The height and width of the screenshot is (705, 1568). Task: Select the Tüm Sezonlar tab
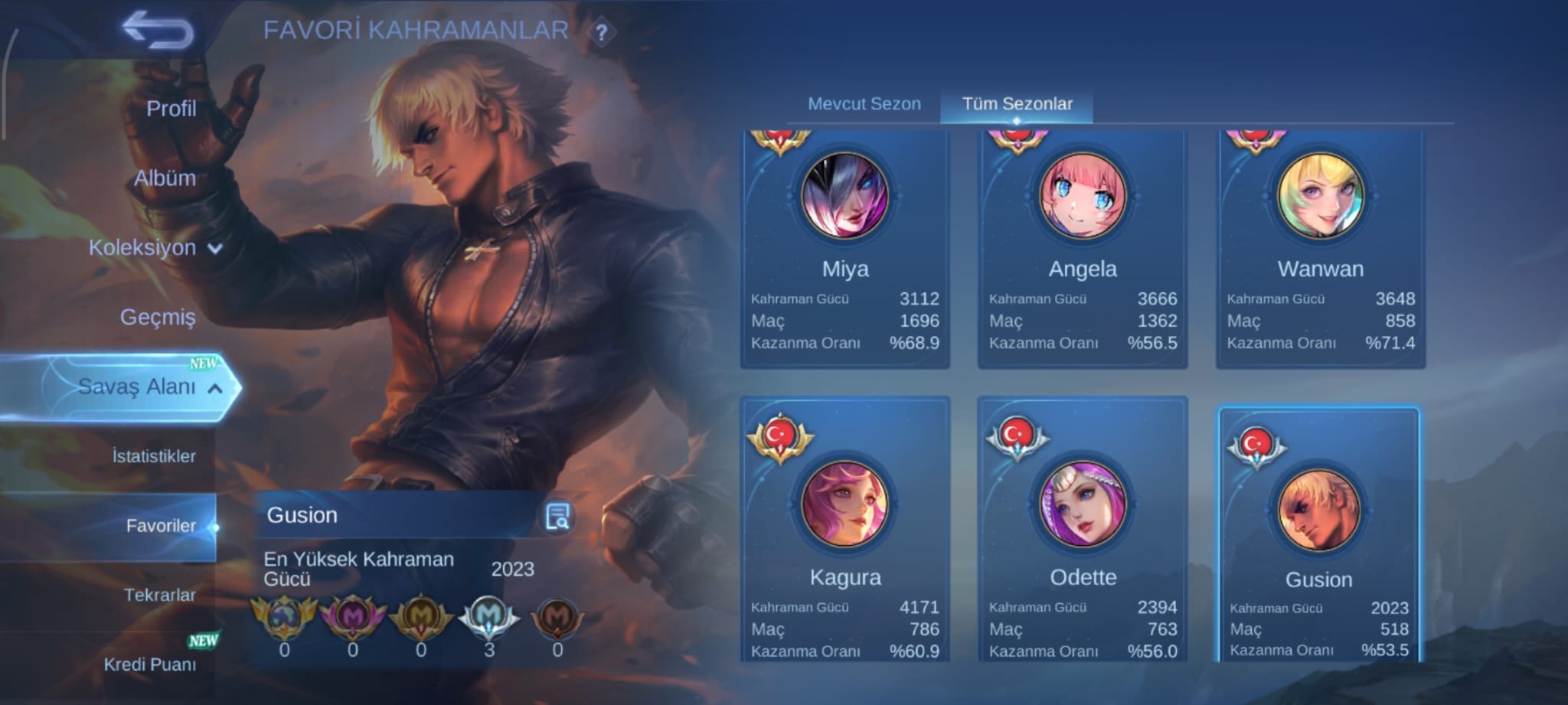1017,104
